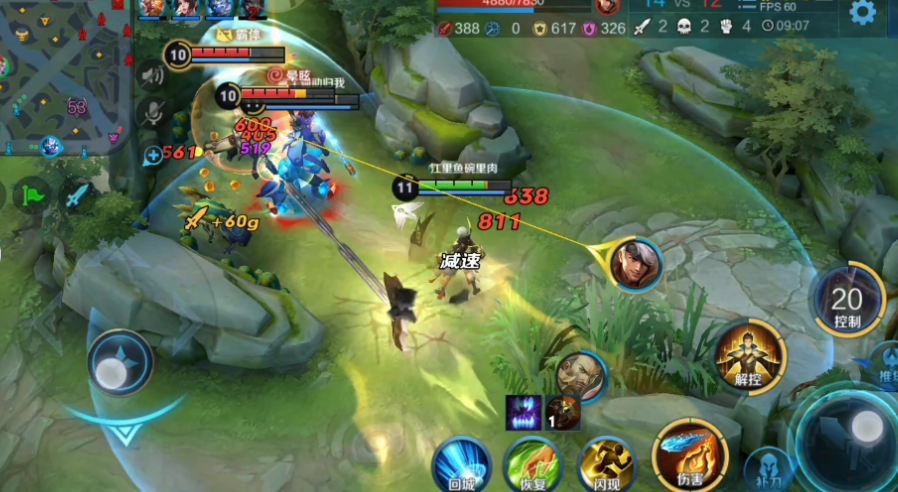Tap the 控制 skill on cooldown
Image resolution: width=898 pixels, height=492 pixels.
847,300
